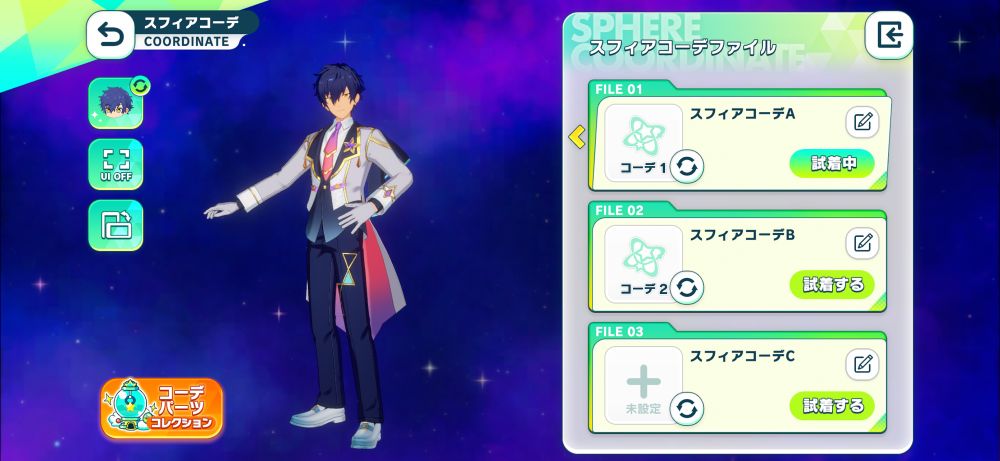1000x461 pixels.
Task: Select the コーデ 2 thumbnail in File 02
Action: 641,262
